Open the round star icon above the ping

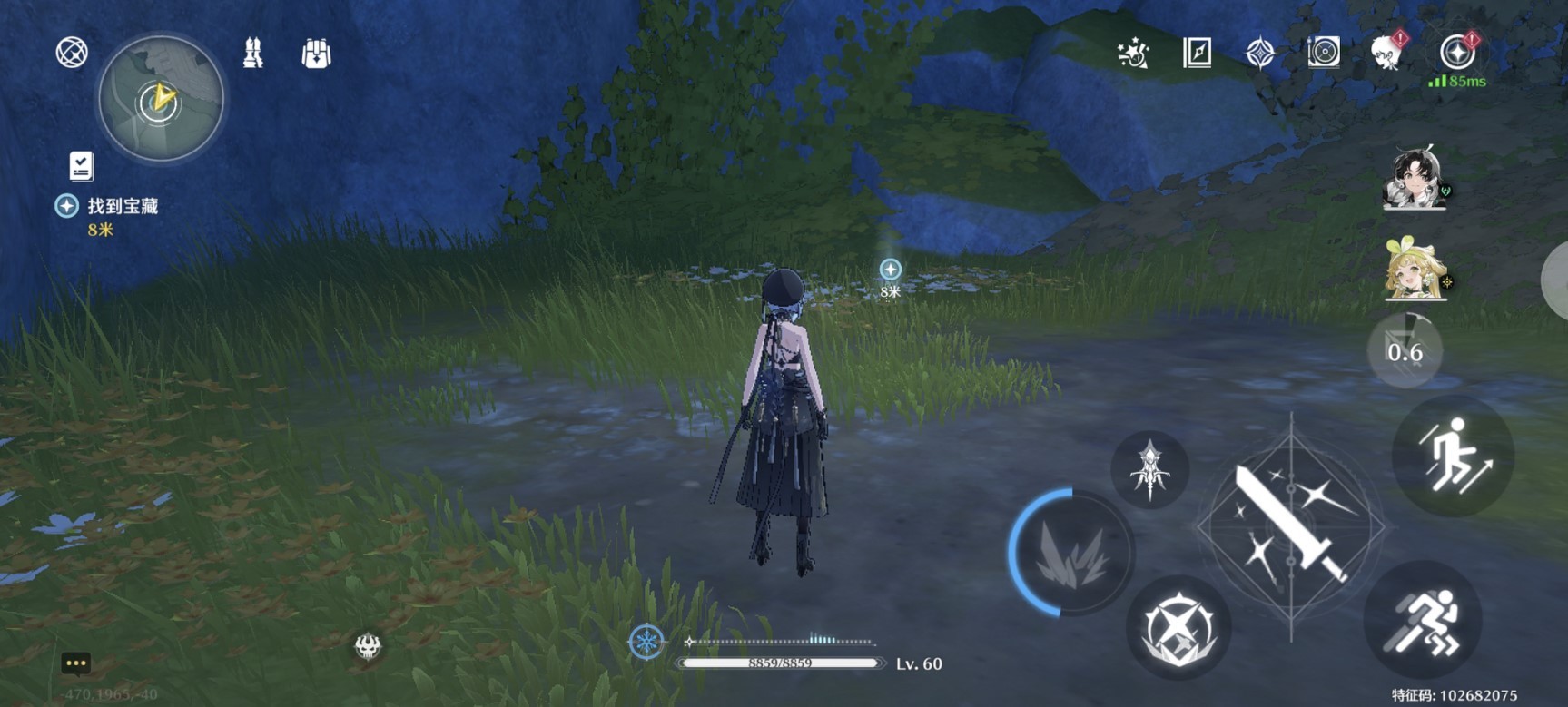tap(1456, 53)
